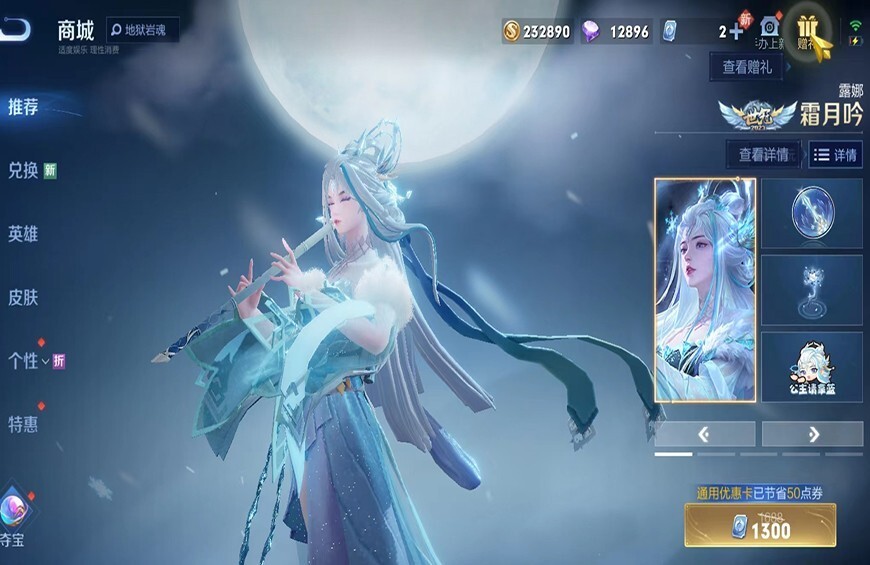
Task: Go back using the top-left arrow
Action: point(17,30)
